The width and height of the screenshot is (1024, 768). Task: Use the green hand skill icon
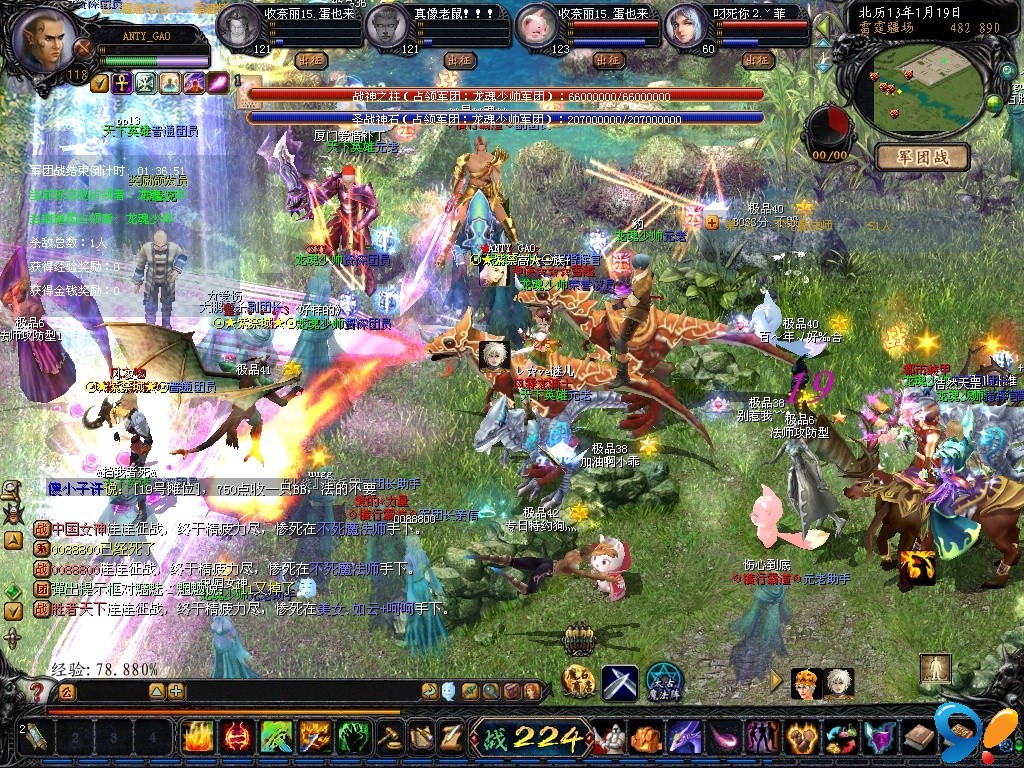pyautogui.click(x=355, y=738)
